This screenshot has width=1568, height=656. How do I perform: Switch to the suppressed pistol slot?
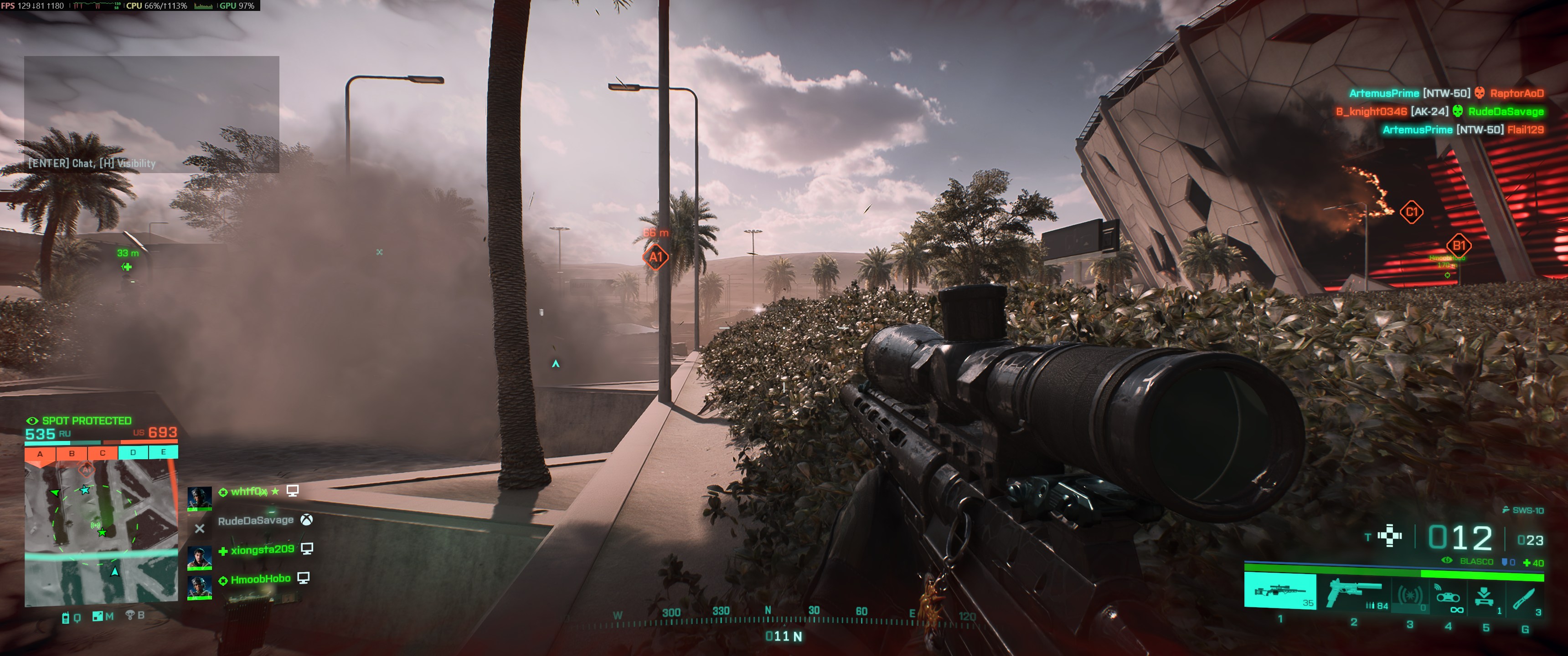click(1355, 591)
